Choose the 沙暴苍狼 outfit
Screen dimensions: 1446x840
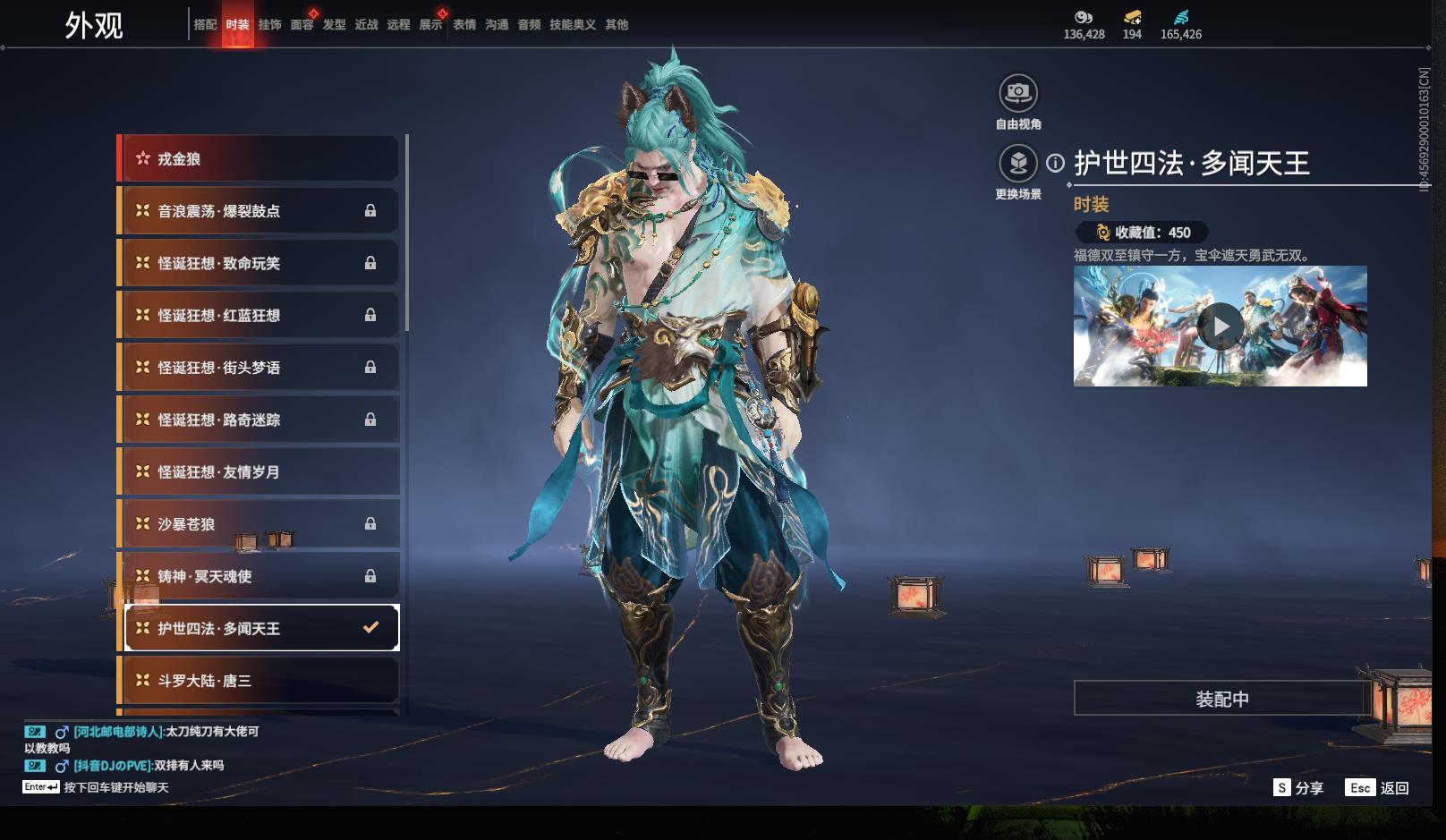pyautogui.click(x=259, y=524)
